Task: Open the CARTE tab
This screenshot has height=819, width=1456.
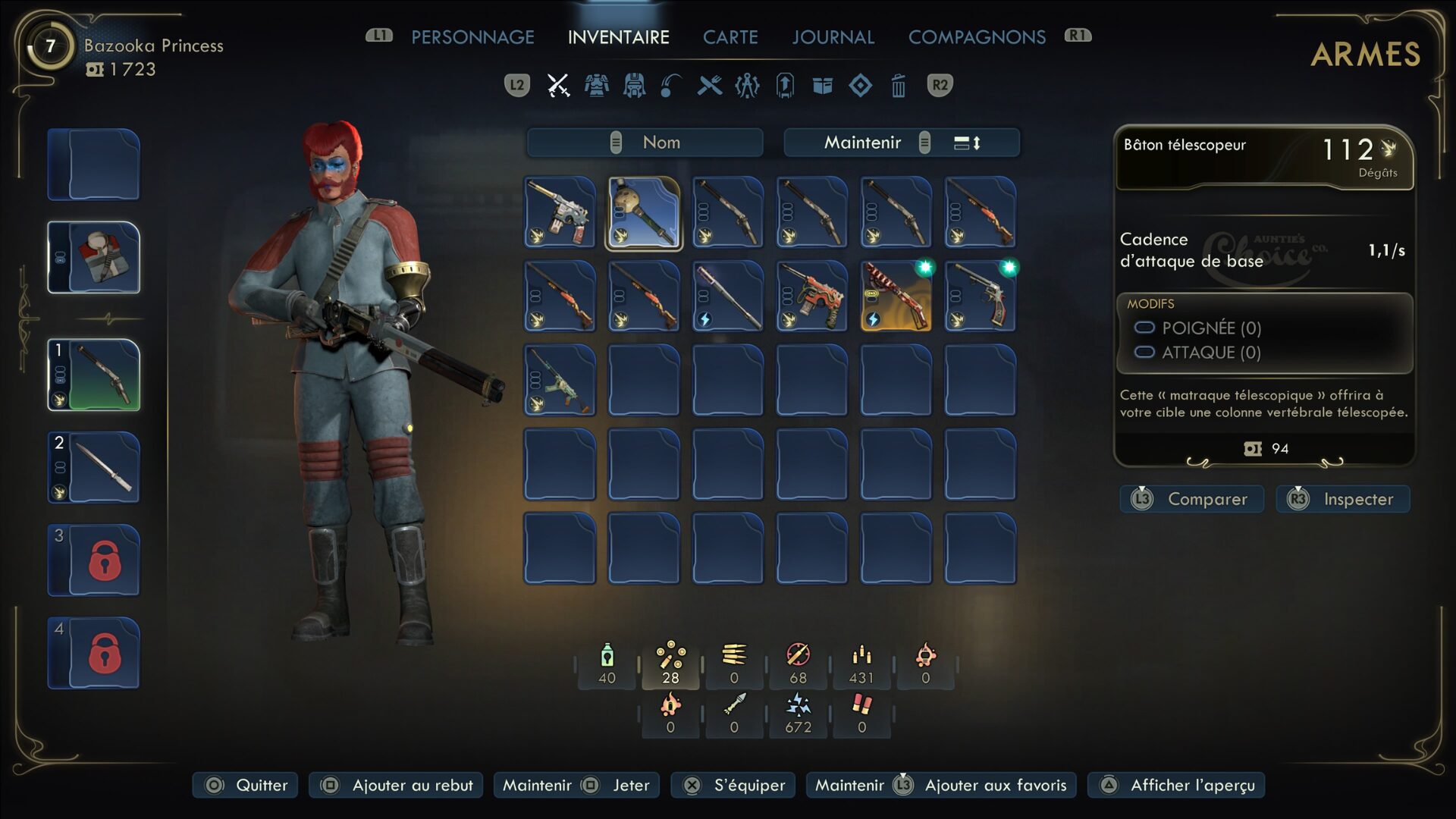Action: (730, 37)
